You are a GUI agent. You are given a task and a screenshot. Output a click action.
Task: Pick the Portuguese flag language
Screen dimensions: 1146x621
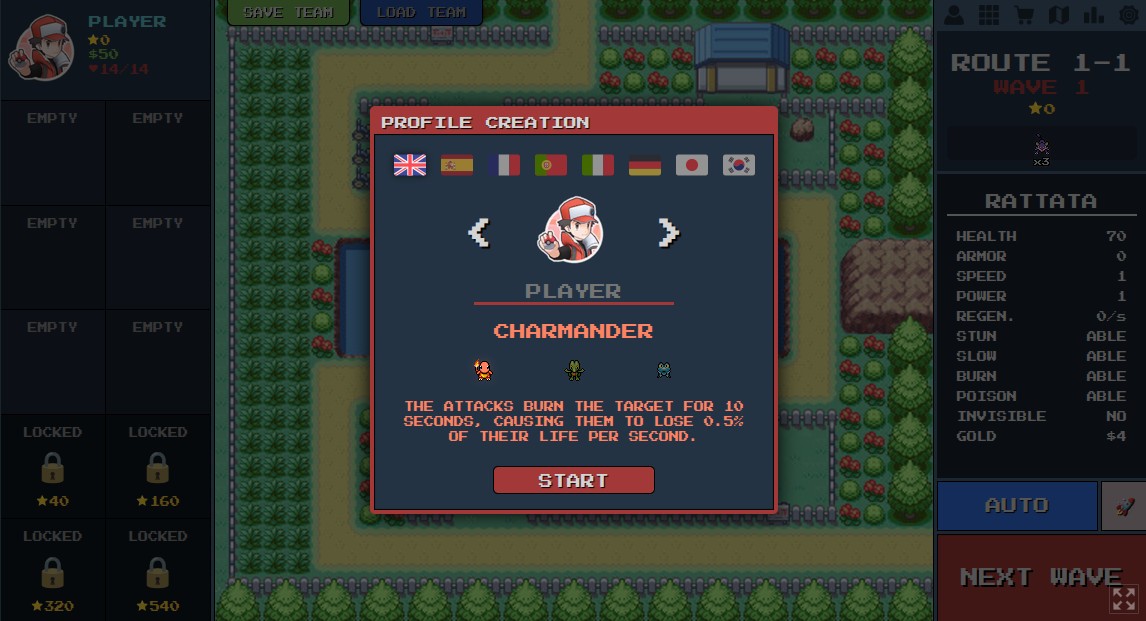tap(551, 165)
